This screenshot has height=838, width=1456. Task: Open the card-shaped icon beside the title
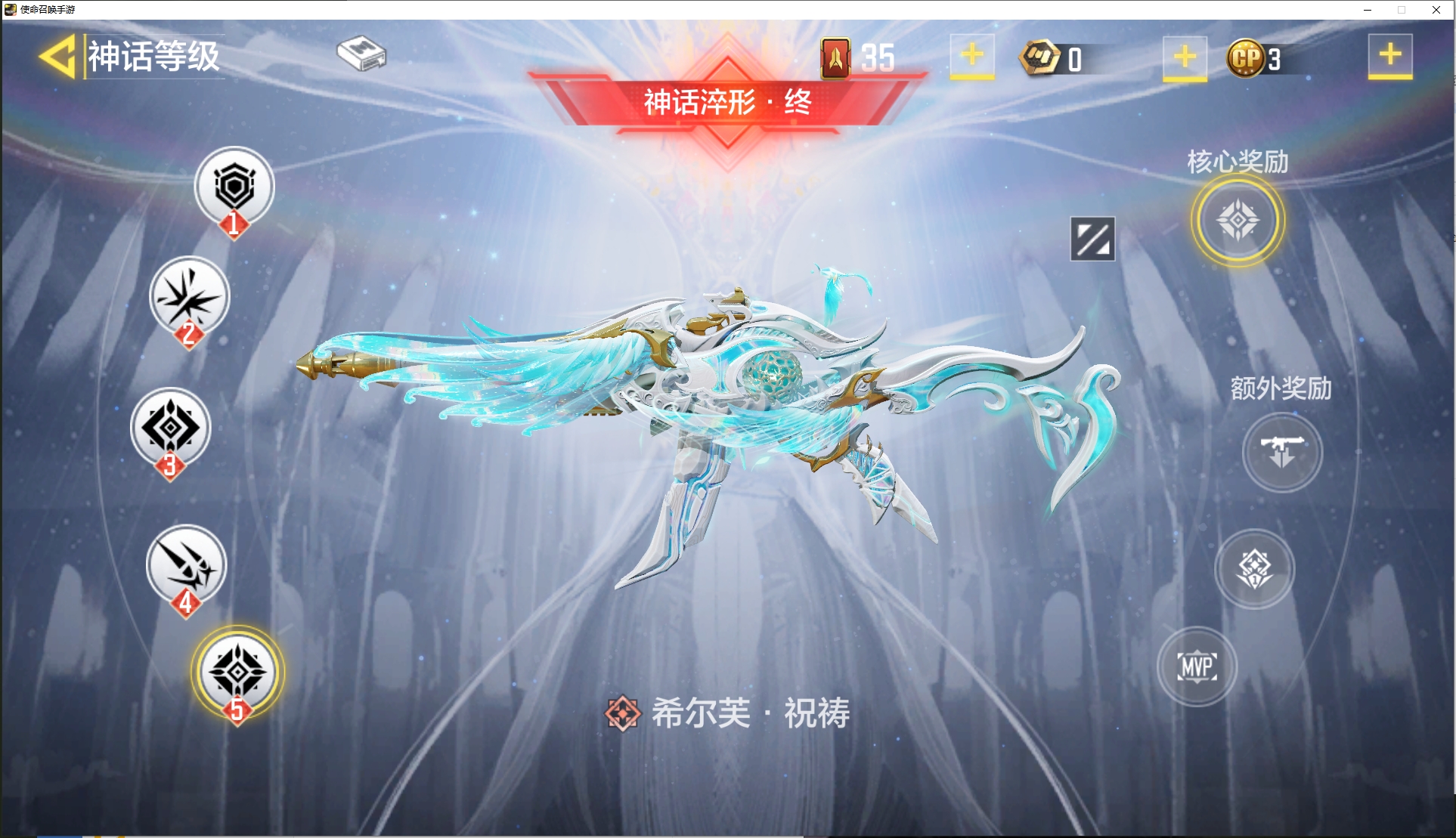[361, 54]
